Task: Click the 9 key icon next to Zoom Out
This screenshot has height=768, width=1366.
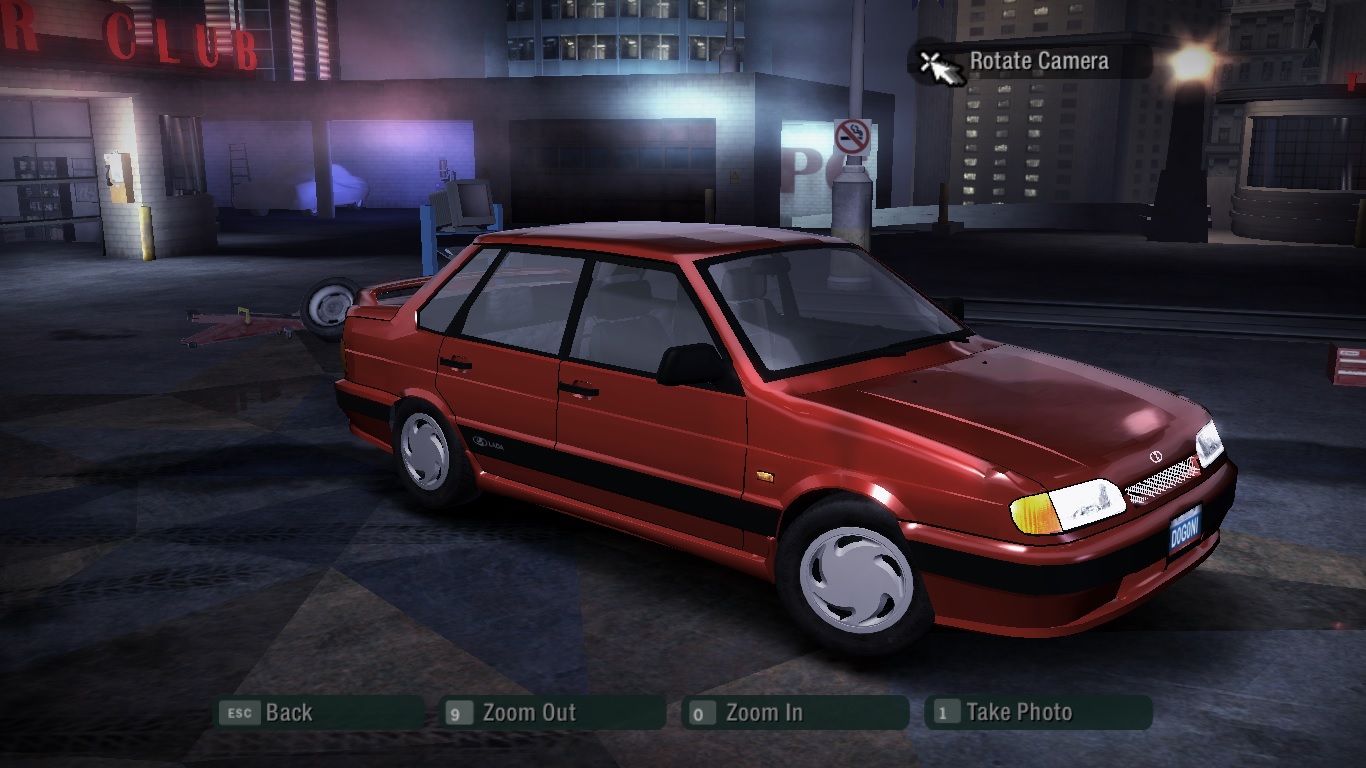Action: 459,713
